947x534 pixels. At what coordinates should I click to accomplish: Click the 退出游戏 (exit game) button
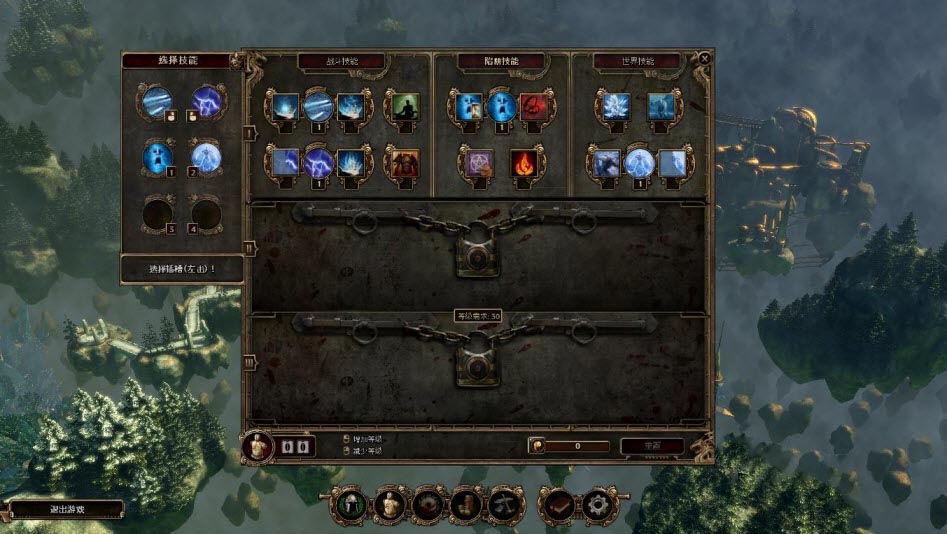tap(66, 509)
